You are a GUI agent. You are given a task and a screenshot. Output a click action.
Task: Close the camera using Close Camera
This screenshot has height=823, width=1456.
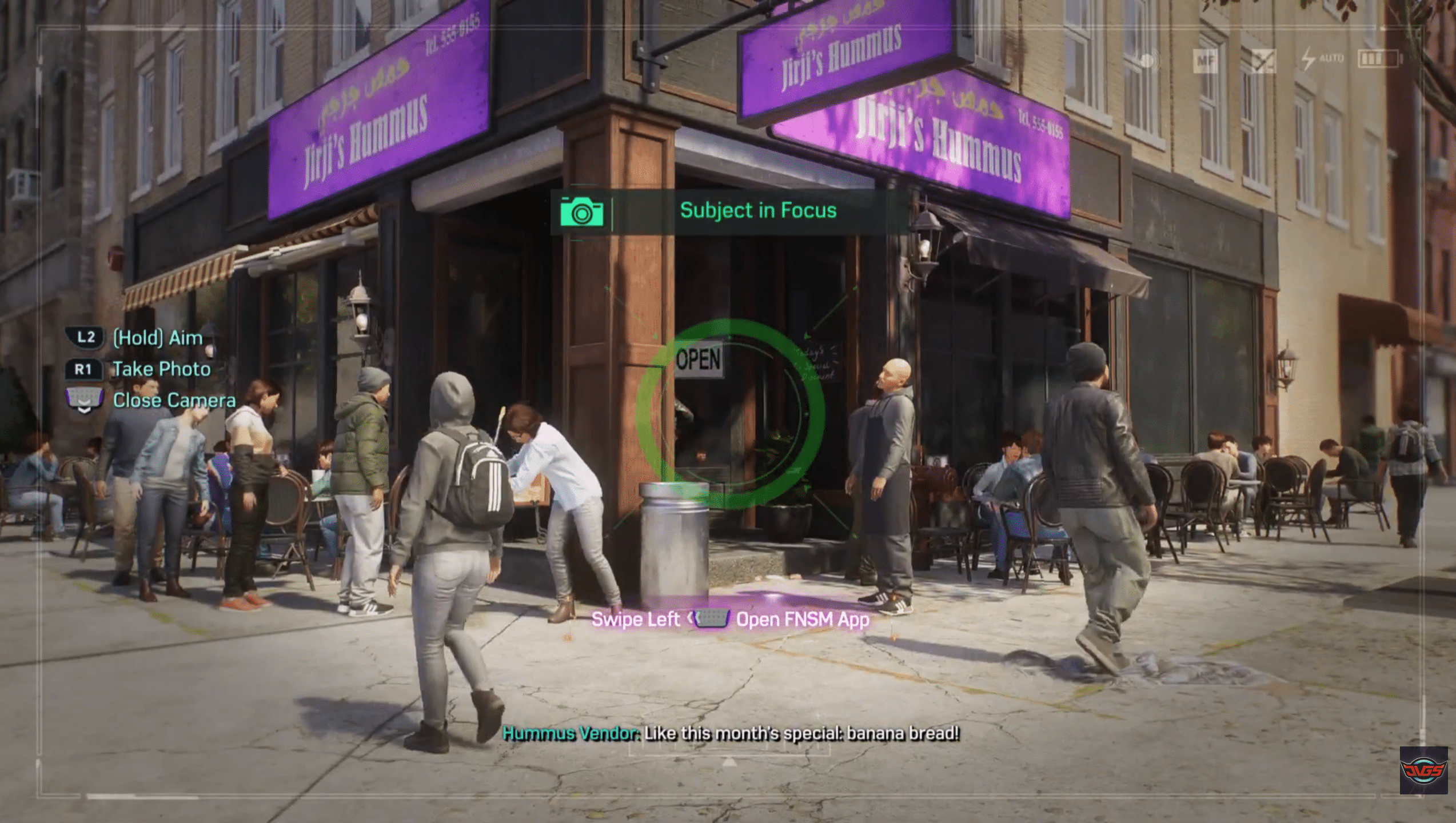point(174,400)
